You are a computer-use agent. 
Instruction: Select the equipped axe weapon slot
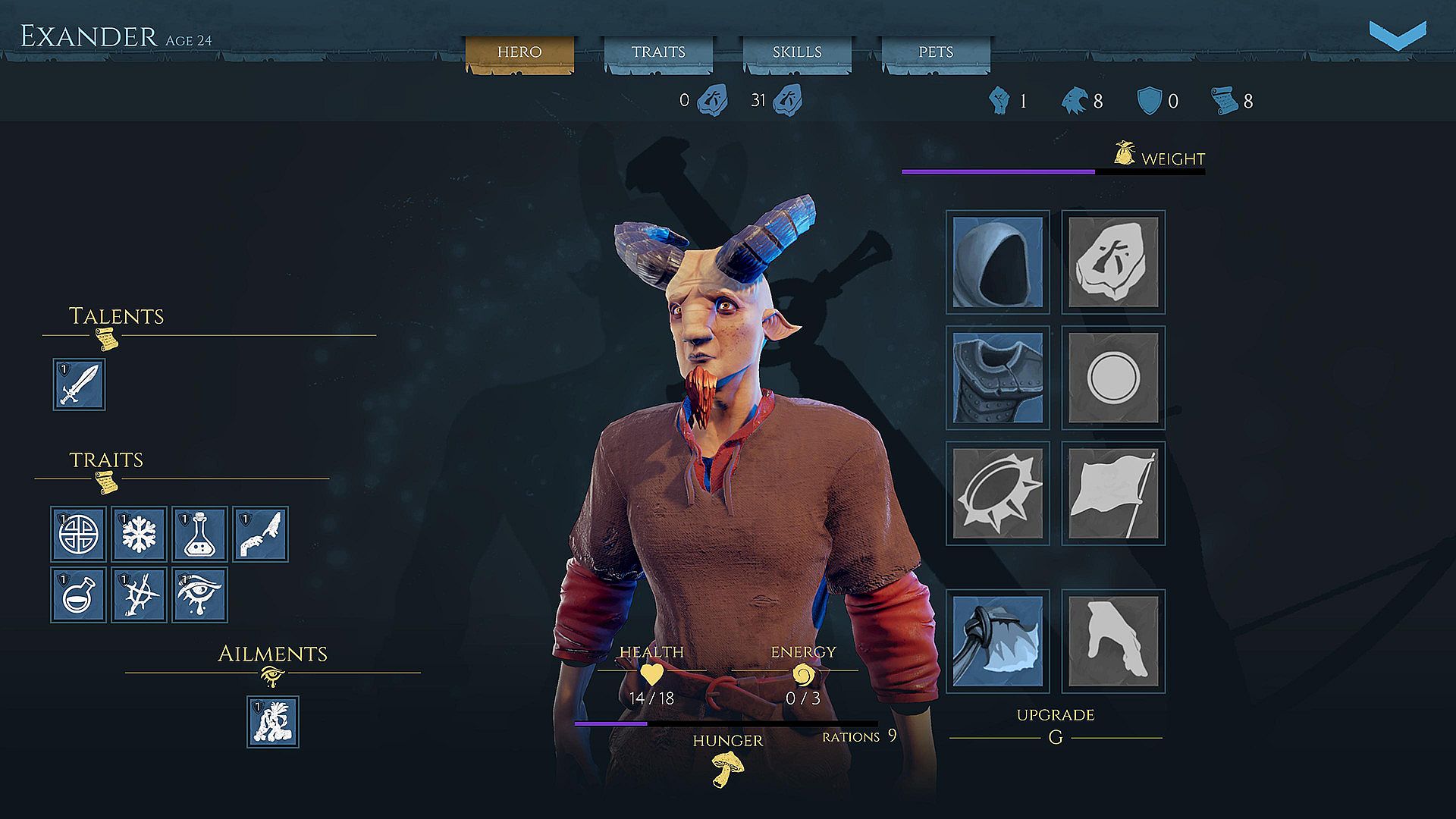point(997,641)
